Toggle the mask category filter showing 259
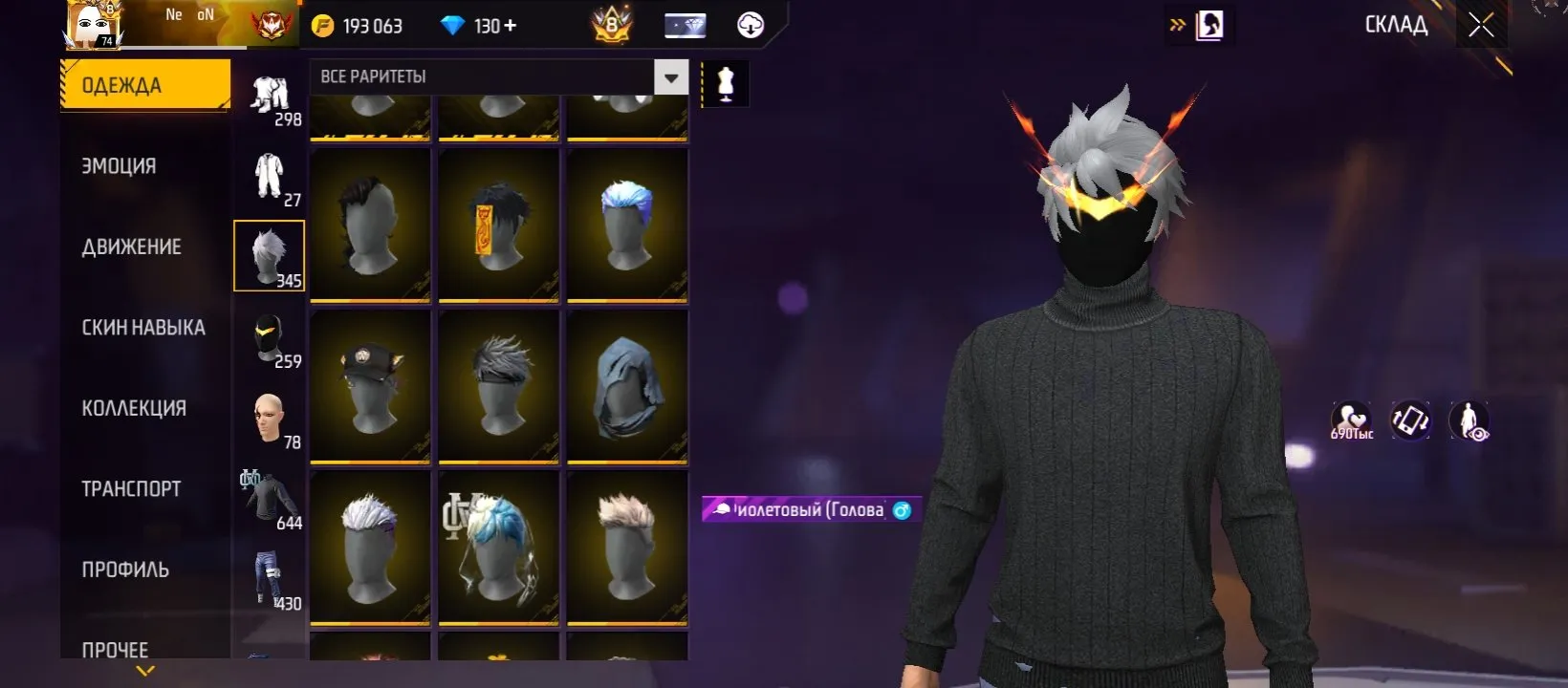1568x688 pixels. coord(269,333)
